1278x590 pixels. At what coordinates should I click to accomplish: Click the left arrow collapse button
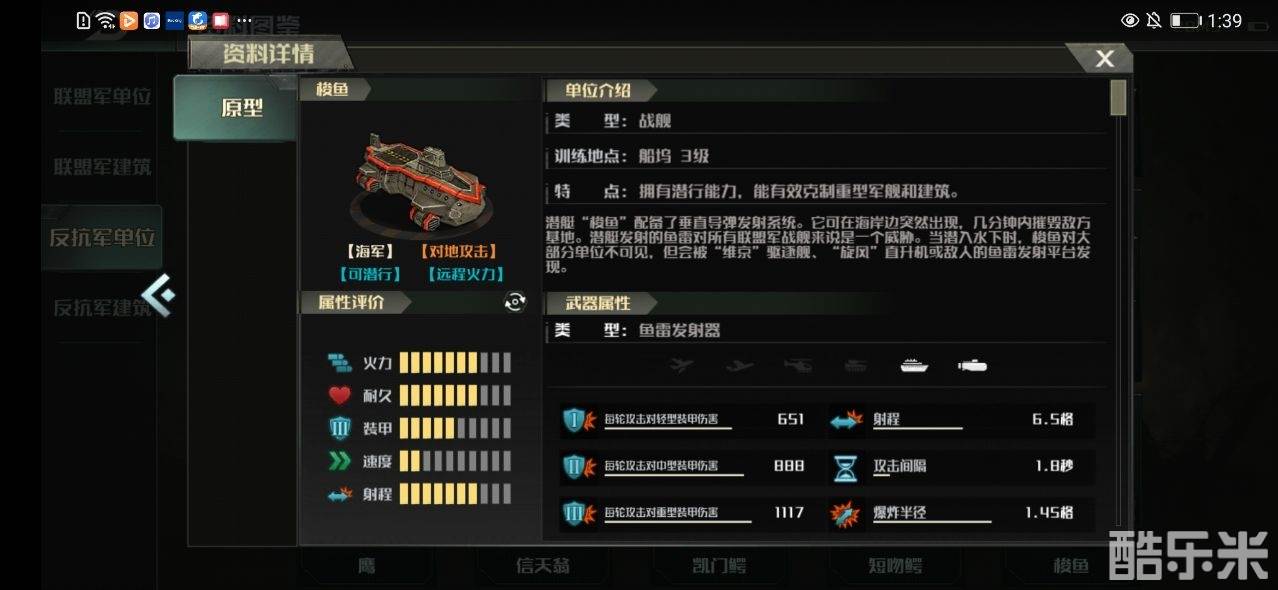pyautogui.click(x=158, y=294)
